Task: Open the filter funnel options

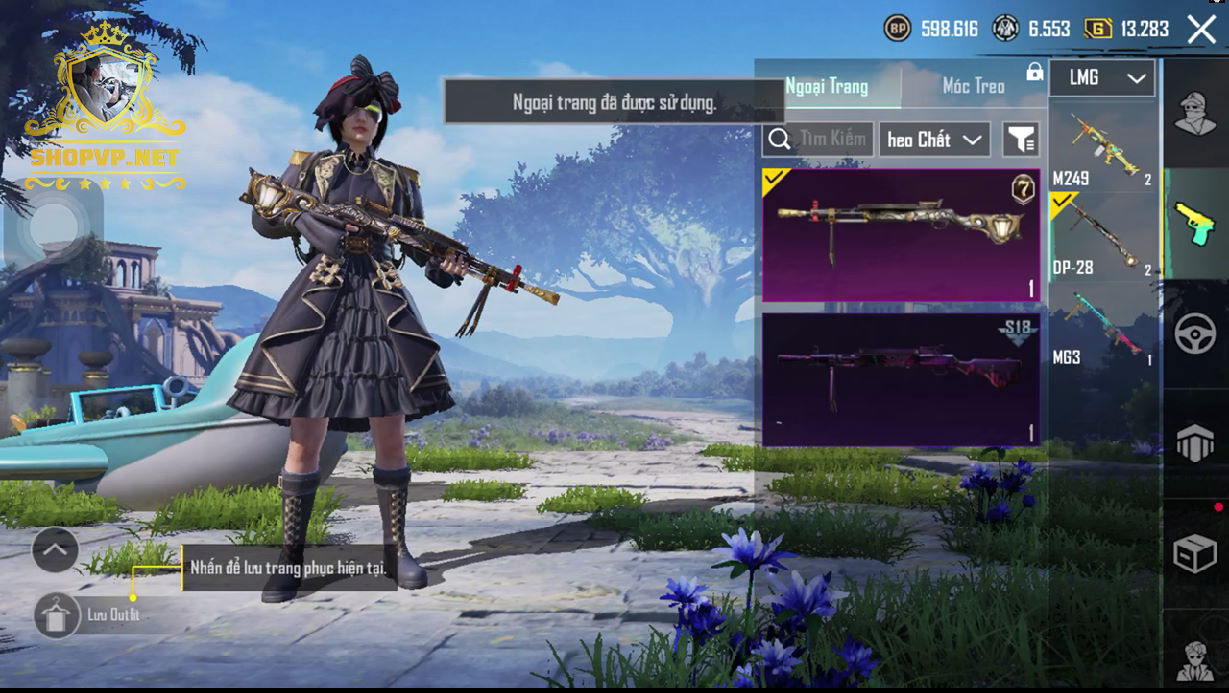Action: click(x=1020, y=140)
